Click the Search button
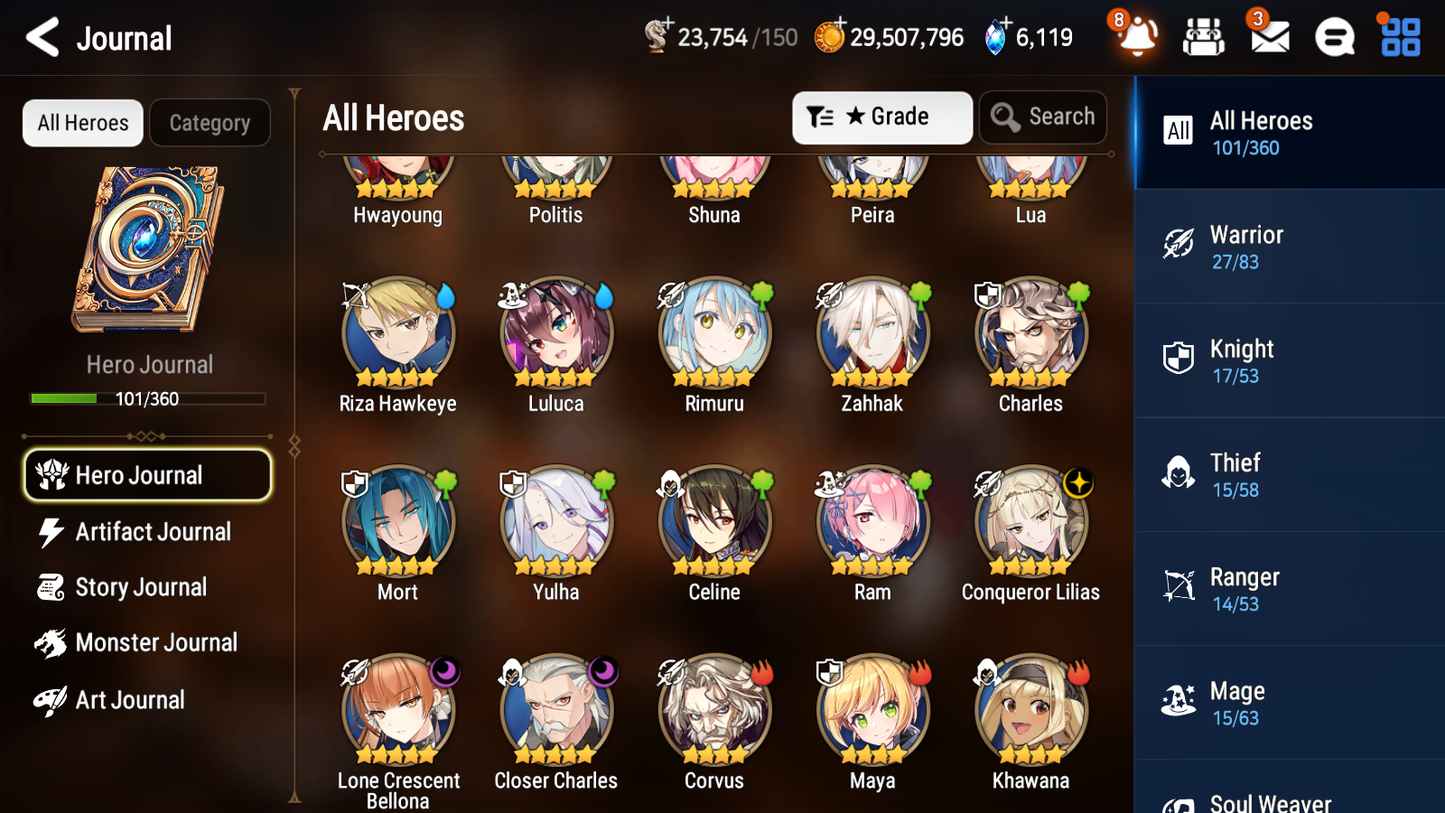Image resolution: width=1445 pixels, height=813 pixels. coord(1043,117)
